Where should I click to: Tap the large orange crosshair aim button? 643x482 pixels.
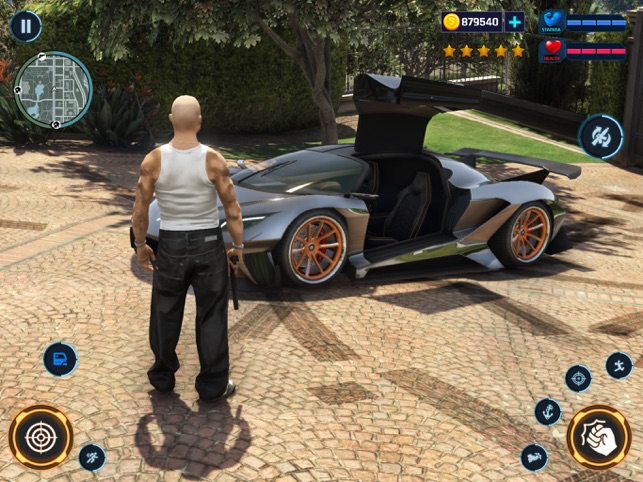click(41, 437)
